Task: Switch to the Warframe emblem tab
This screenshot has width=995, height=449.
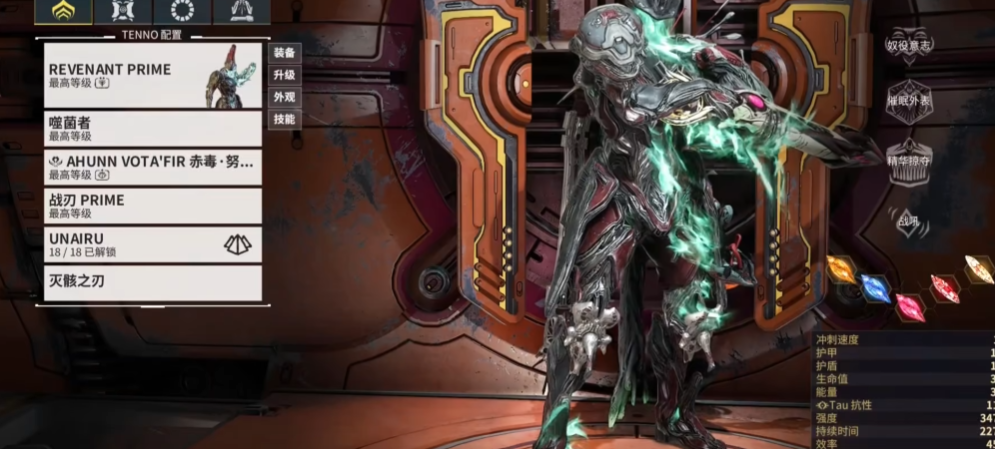Action: click(63, 12)
